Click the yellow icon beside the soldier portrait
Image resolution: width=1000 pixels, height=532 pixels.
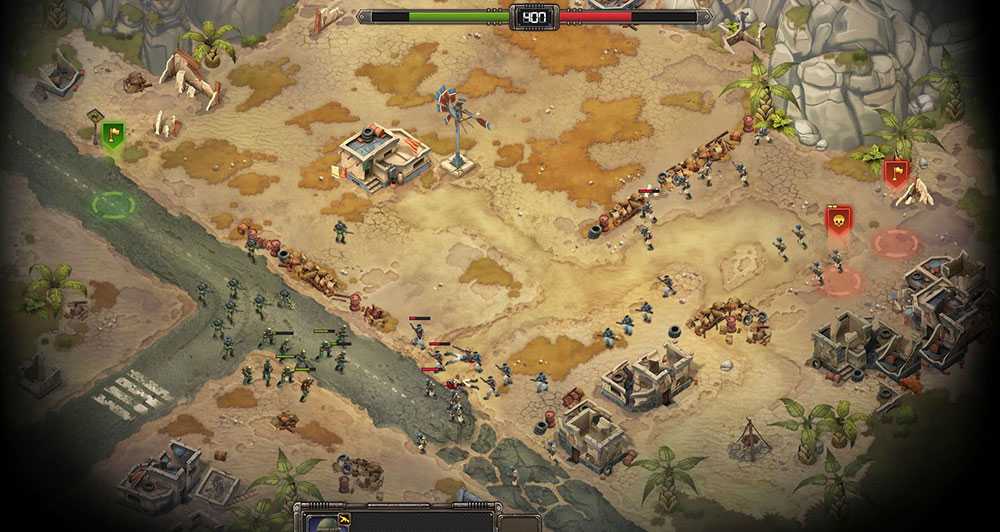(x=344, y=520)
